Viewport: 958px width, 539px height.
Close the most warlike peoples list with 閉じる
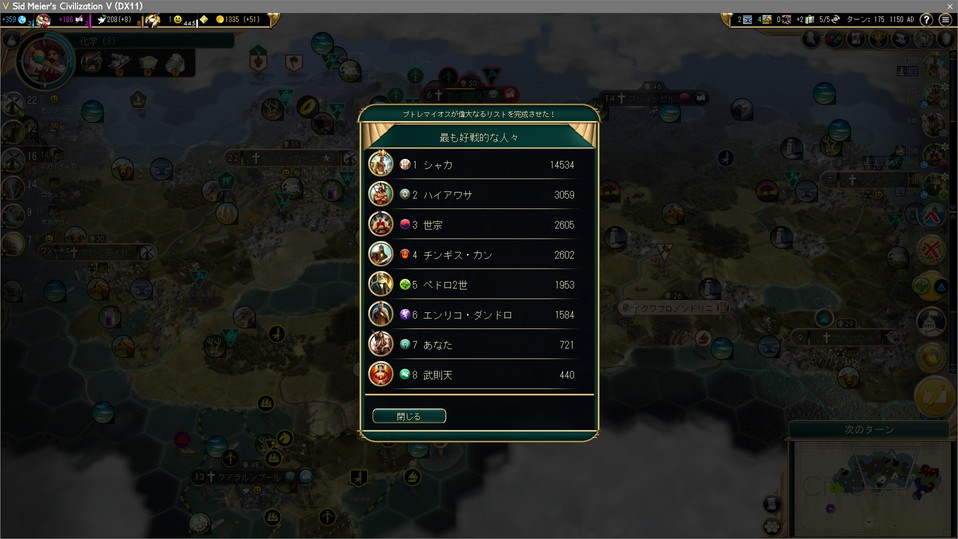[x=409, y=416]
